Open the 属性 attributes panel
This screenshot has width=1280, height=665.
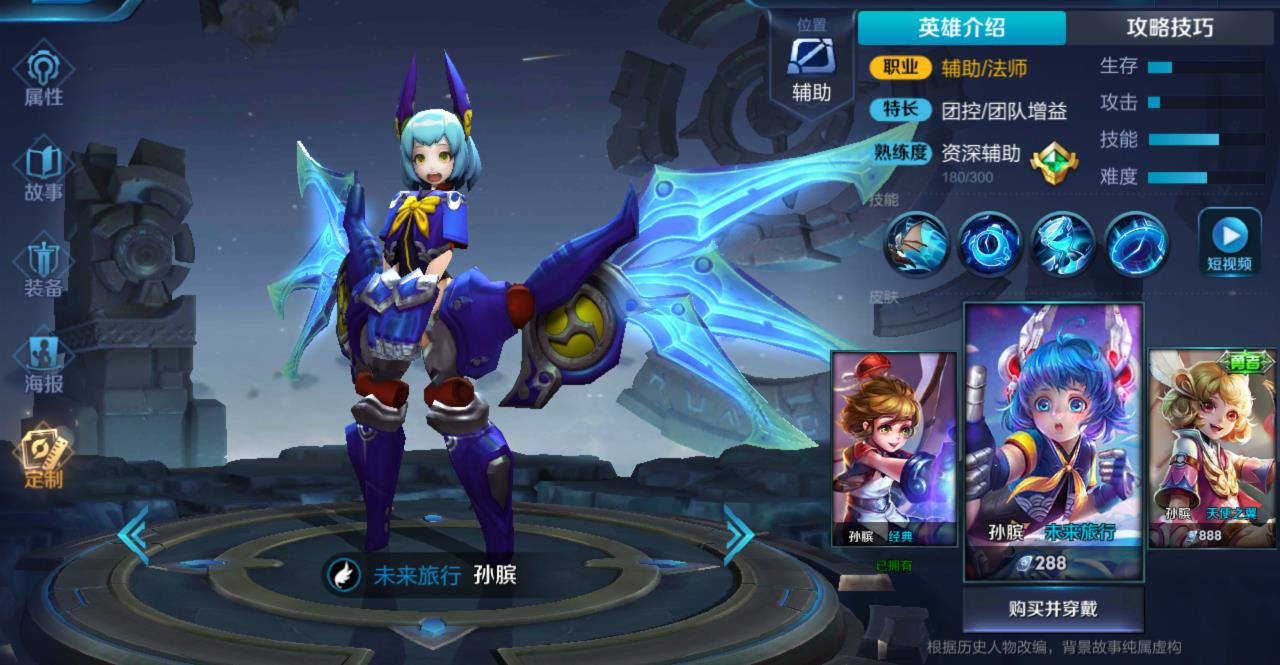pos(44,76)
